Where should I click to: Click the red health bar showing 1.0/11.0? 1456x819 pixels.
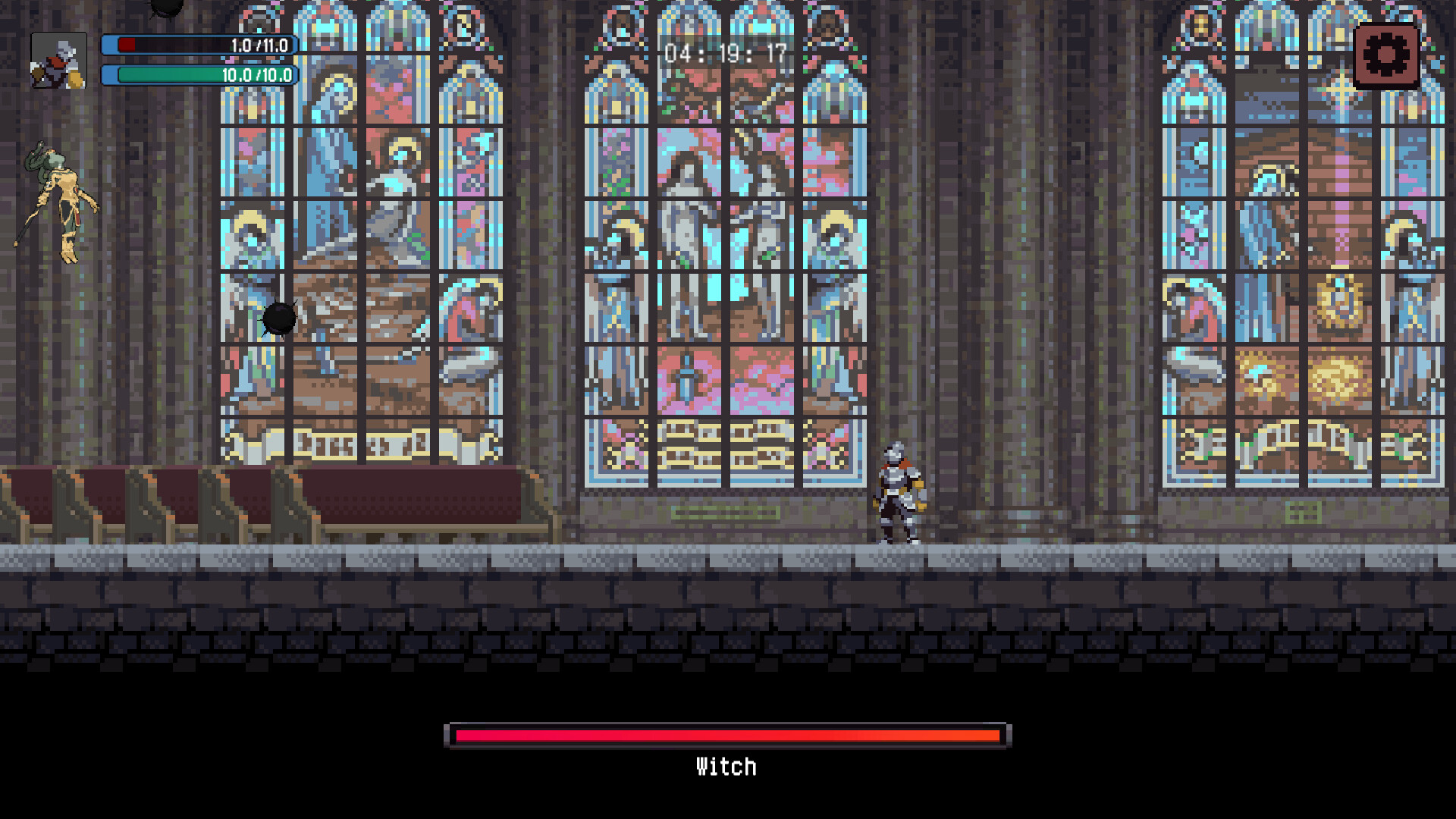tap(201, 45)
